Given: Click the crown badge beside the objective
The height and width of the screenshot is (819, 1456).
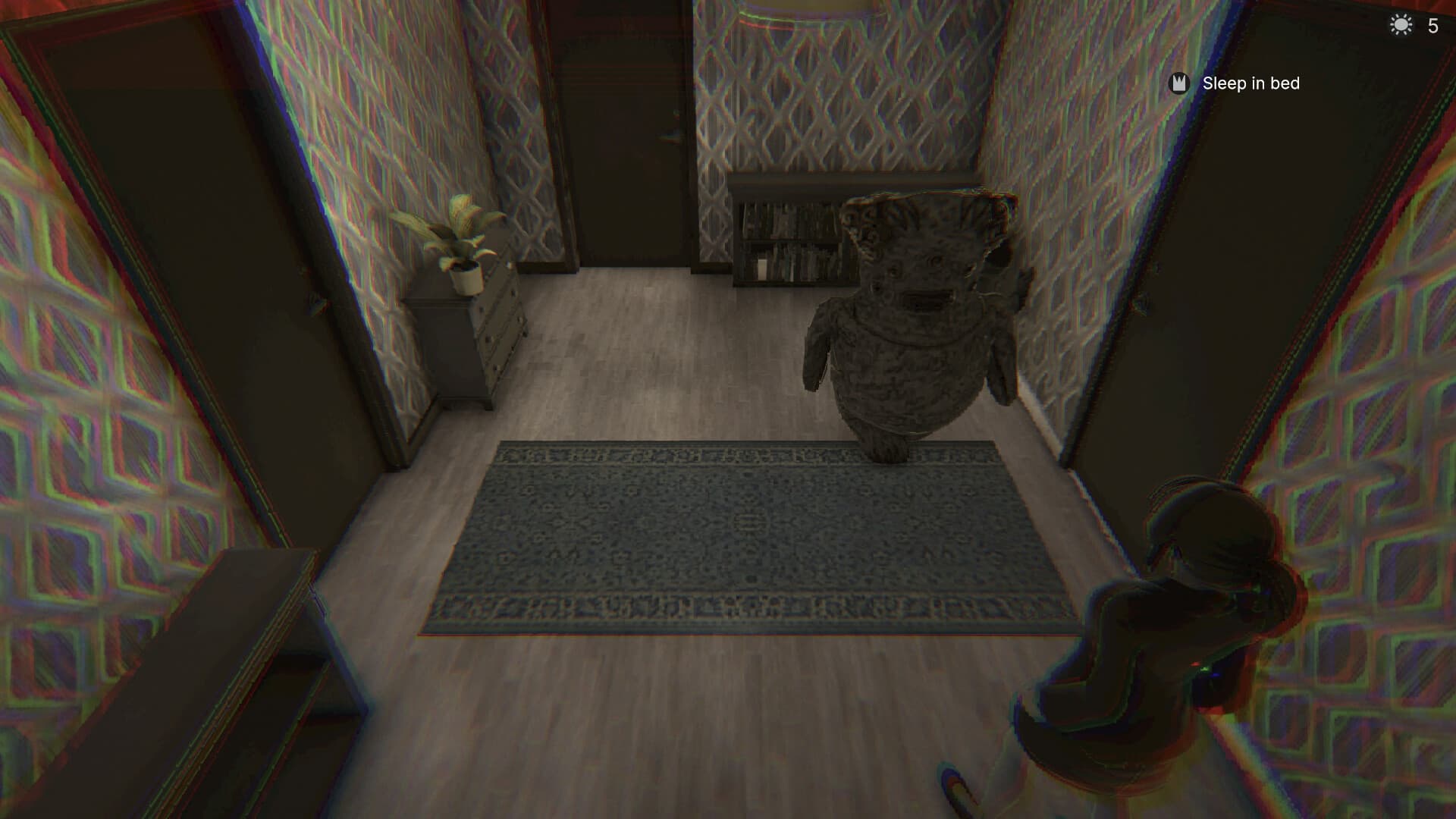Looking at the screenshot, I should click(x=1178, y=83).
